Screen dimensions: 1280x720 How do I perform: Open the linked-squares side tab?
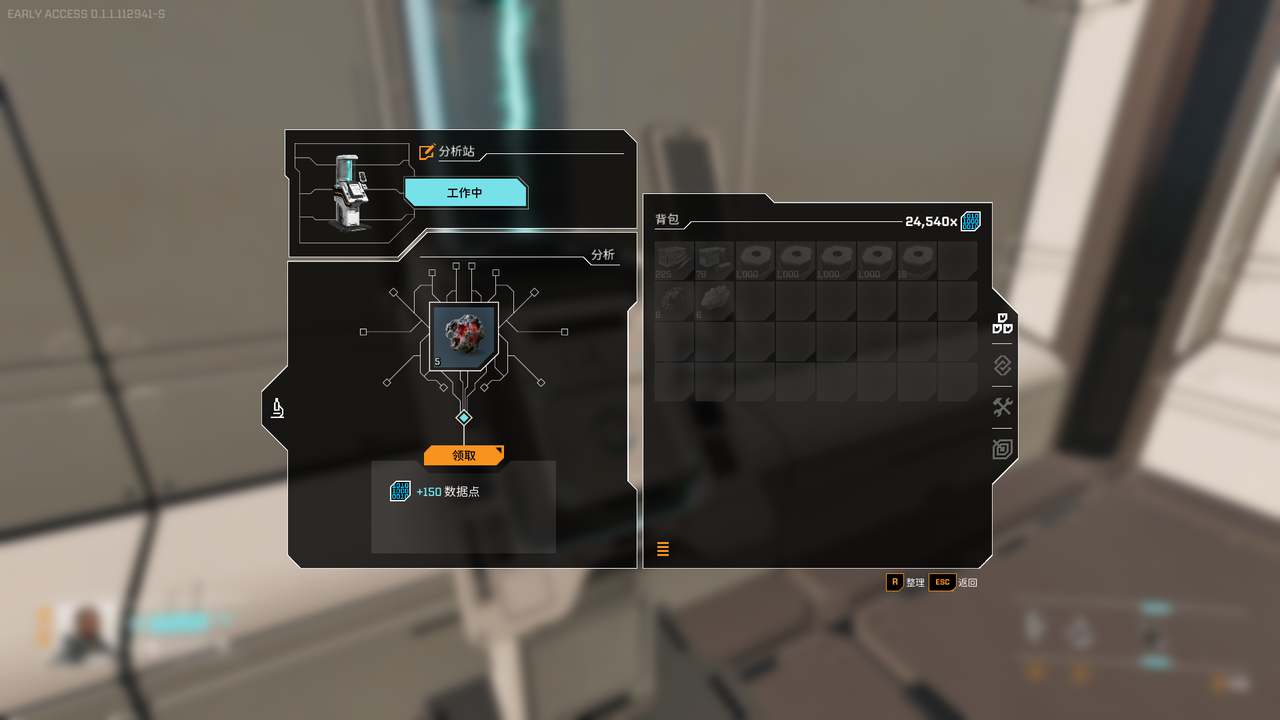click(x=1002, y=366)
